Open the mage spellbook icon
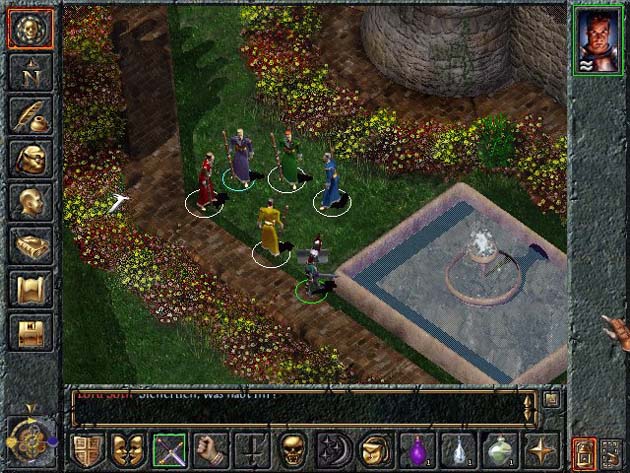The height and width of the screenshot is (473, 630). tap(31, 244)
